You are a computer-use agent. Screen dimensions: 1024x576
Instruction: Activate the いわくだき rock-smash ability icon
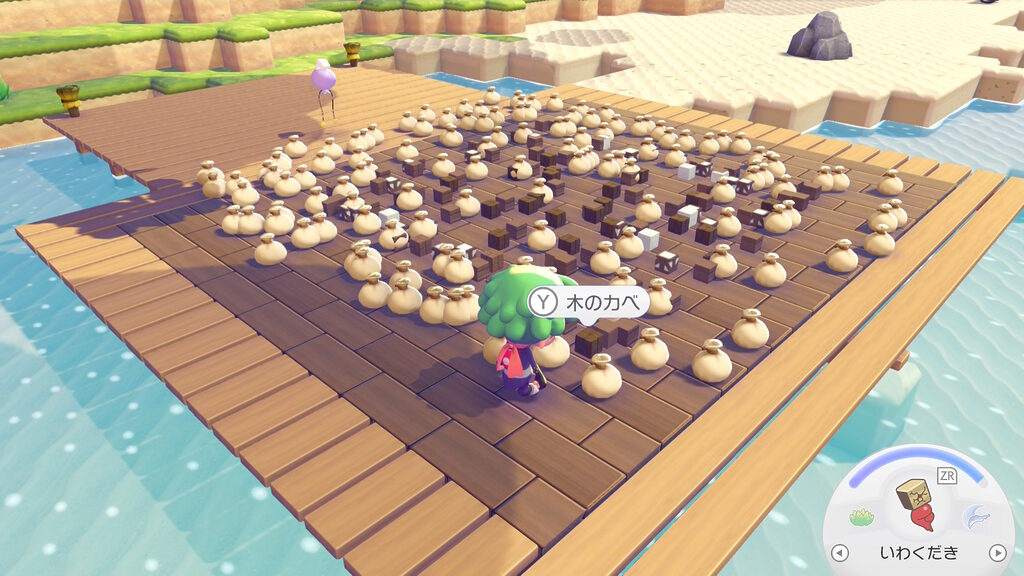pos(918,504)
